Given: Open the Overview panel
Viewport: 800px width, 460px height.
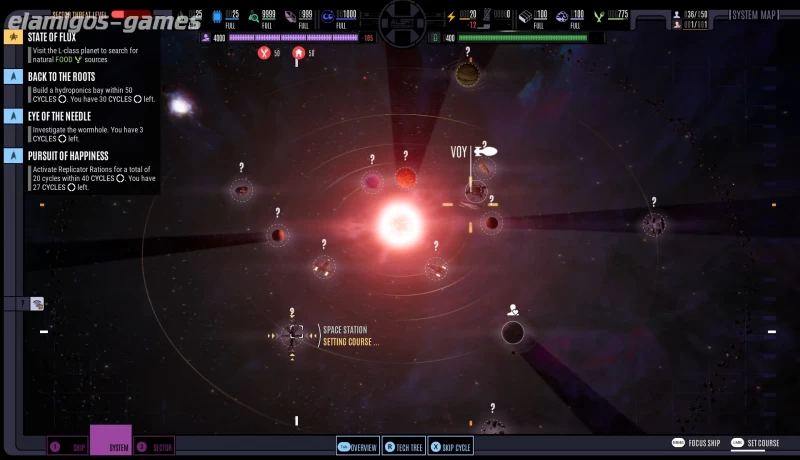Looking at the screenshot, I should (x=357, y=447).
